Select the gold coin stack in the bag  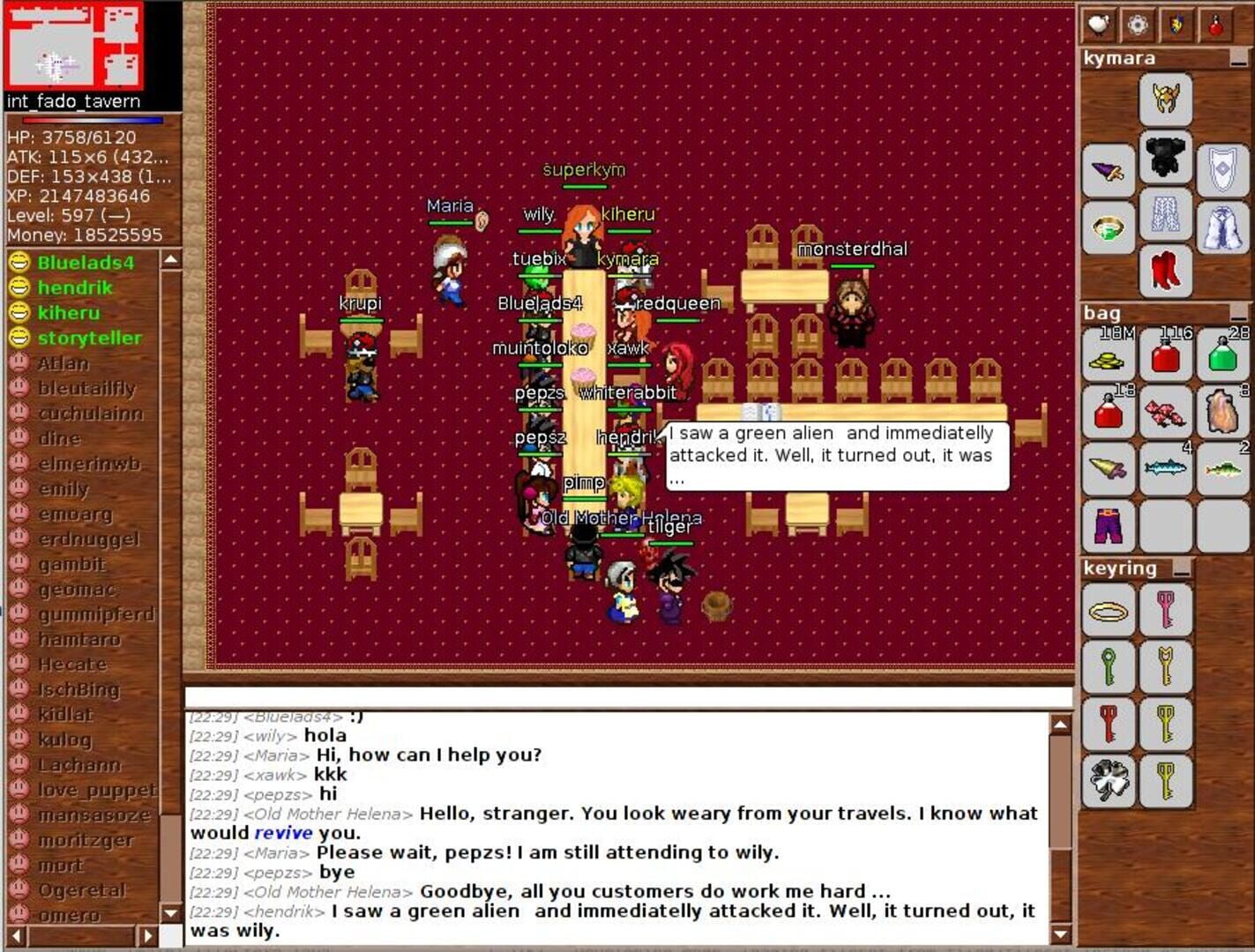point(1109,354)
